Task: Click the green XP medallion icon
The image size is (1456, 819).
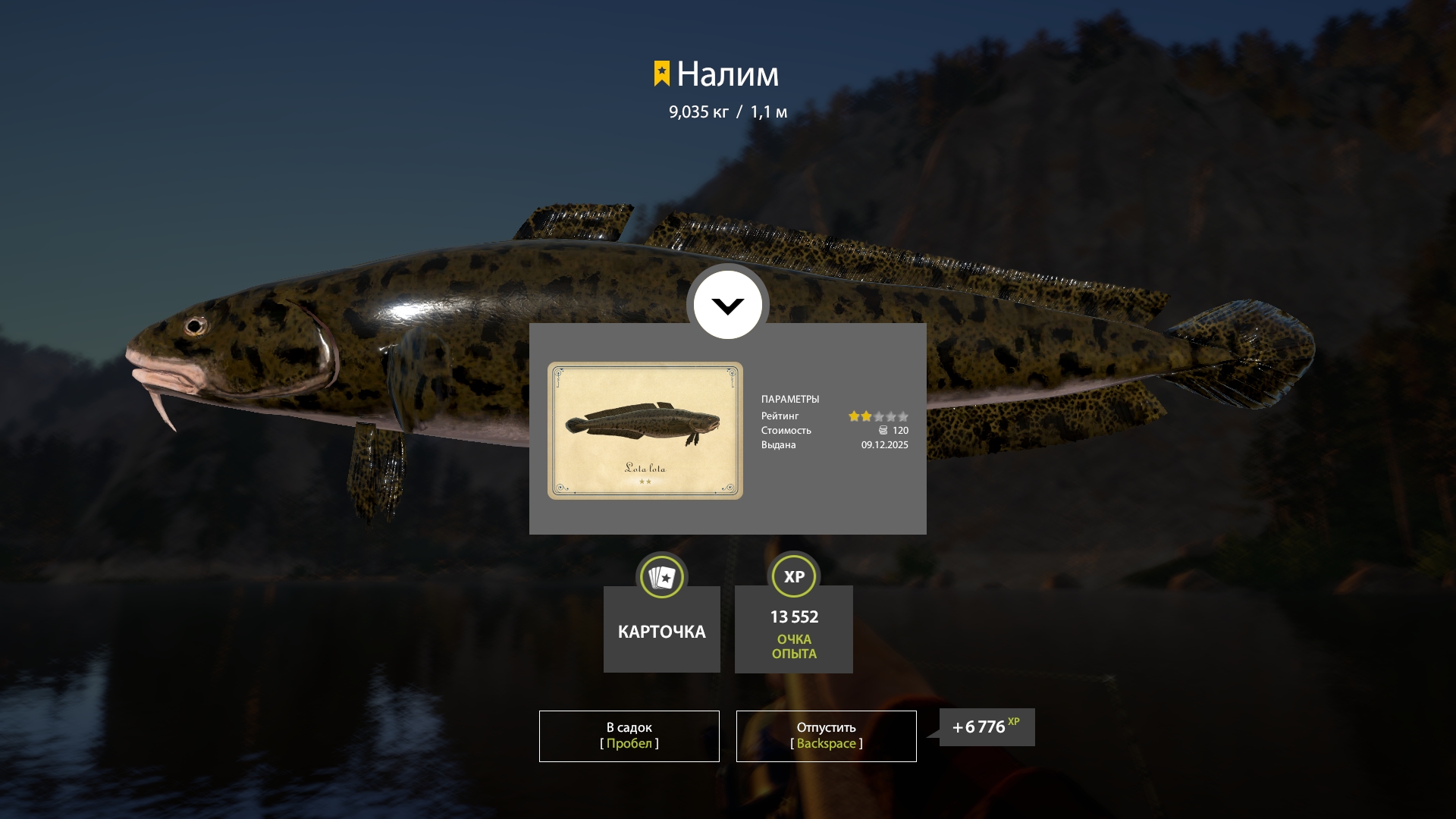Action: pyautogui.click(x=793, y=576)
